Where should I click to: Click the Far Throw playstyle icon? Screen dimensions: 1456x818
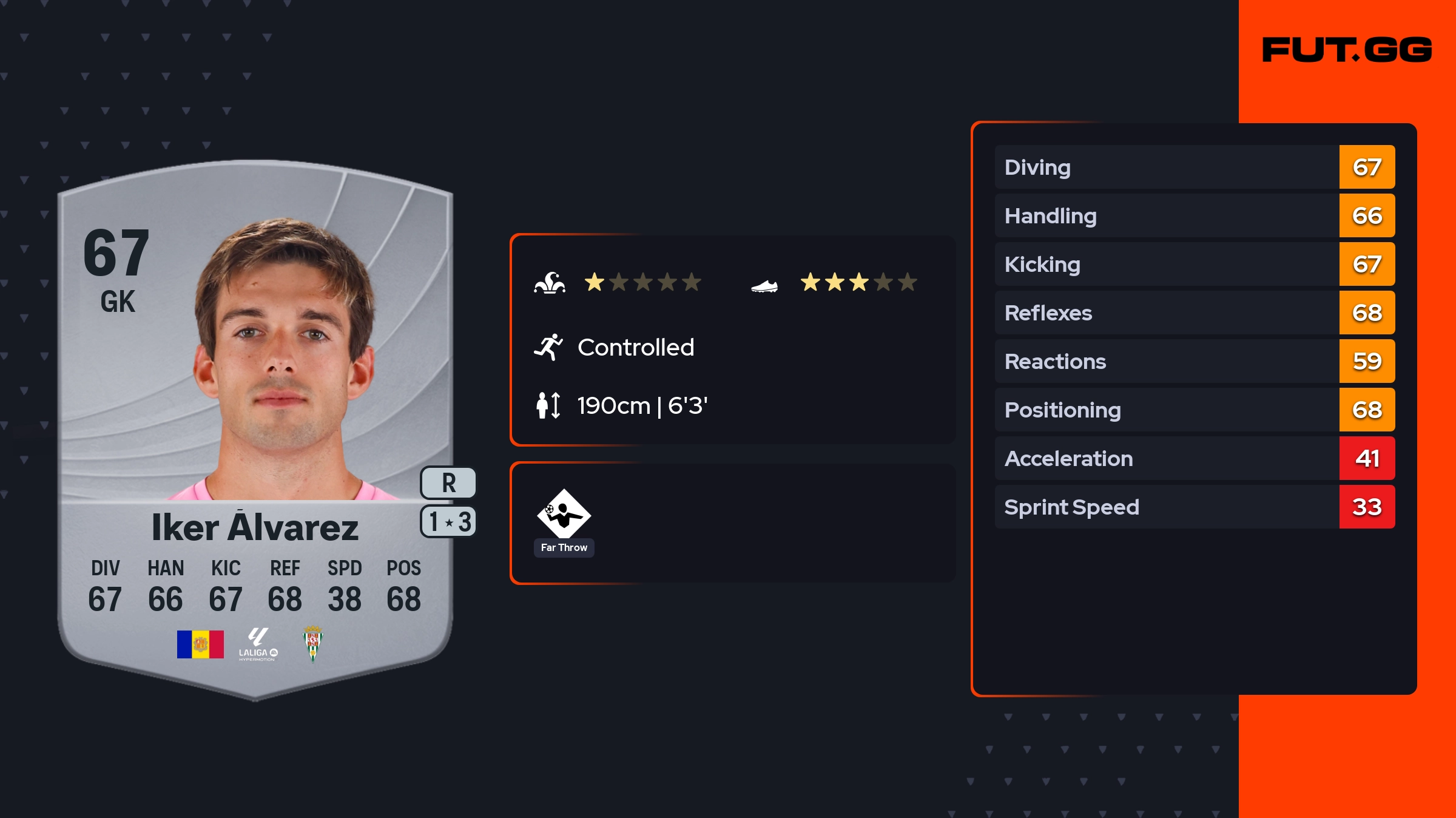pyautogui.click(x=564, y=515)
